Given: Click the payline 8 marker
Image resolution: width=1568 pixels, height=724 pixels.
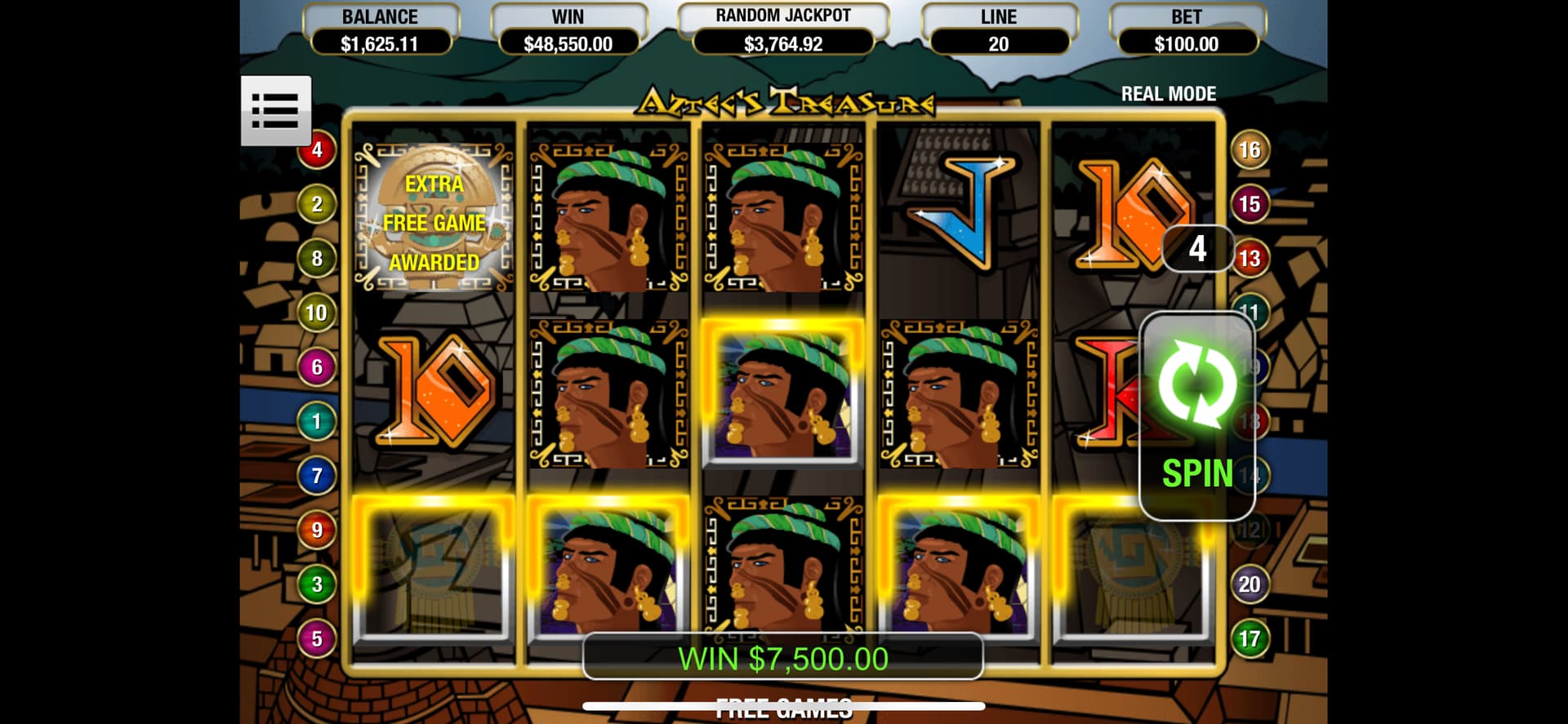Looking at the screenshot, I should (317, 259).
